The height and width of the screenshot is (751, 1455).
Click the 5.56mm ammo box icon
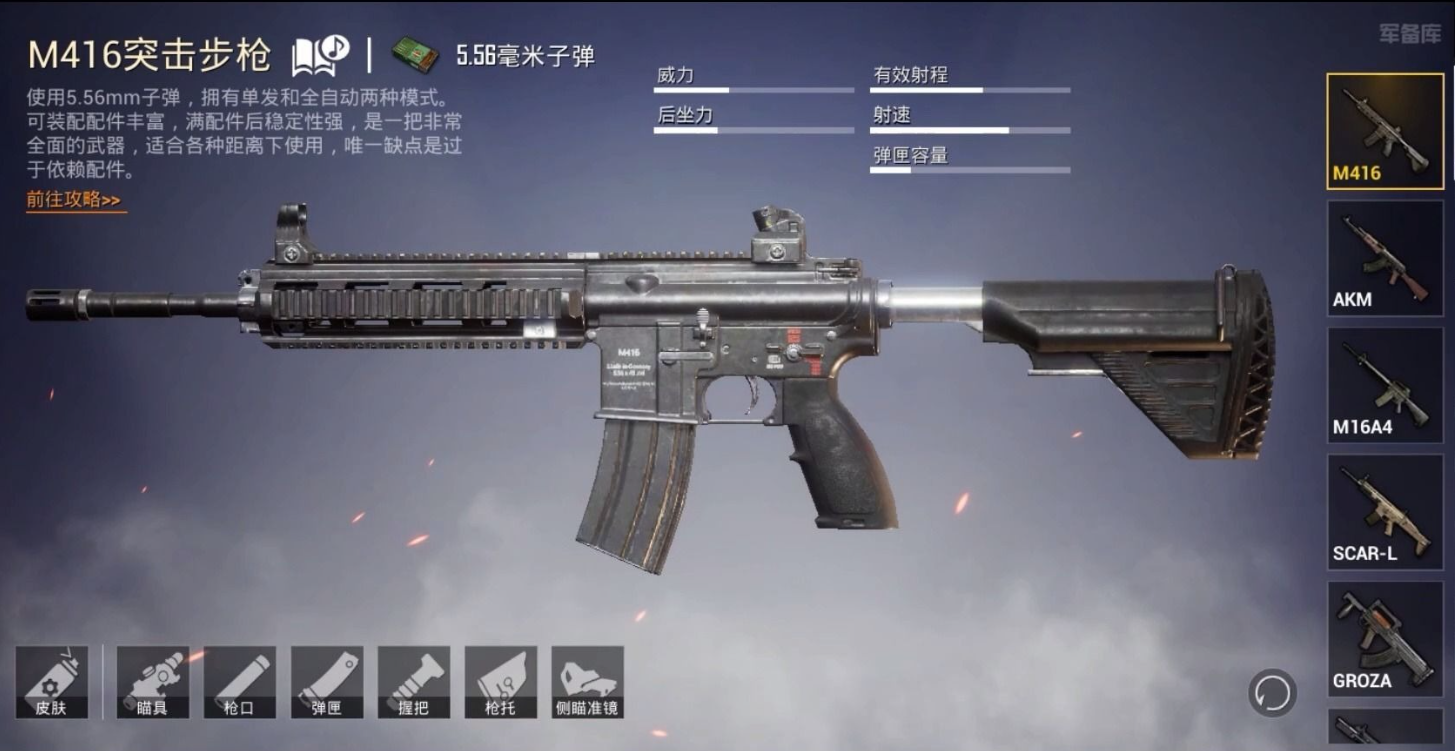pyautogui.click(x=415, y=56)
